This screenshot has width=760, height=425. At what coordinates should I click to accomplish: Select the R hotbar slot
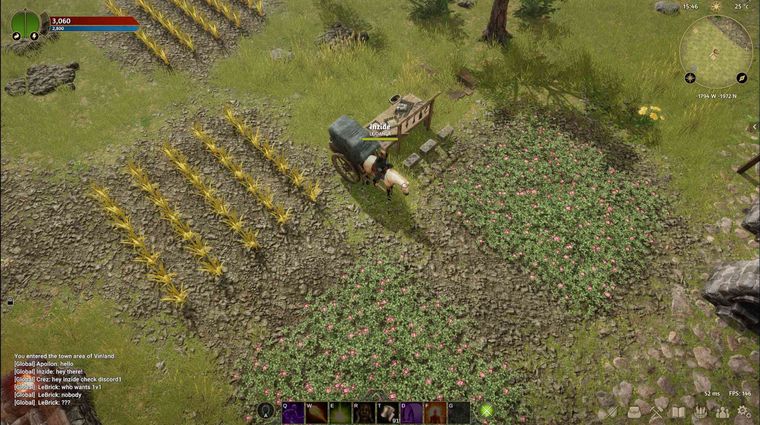tap(365, 412)
